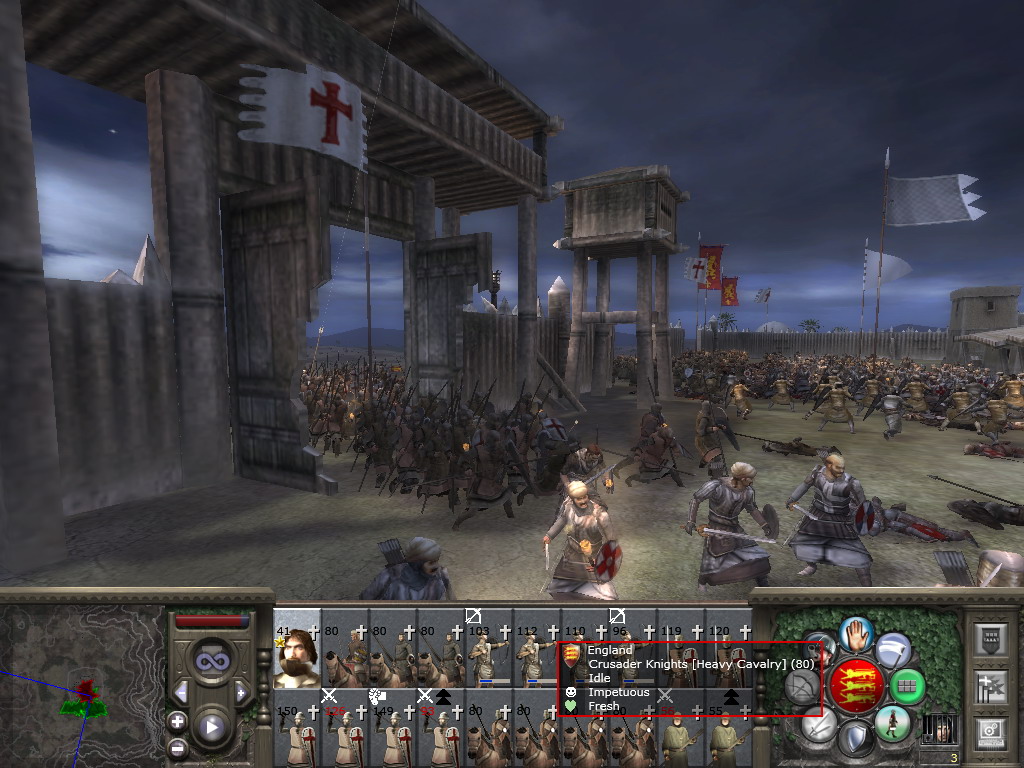The height and width of the screenshot is (768, 1024).
Task: Click the white flag withdraw button
Action: click(893, 650)
